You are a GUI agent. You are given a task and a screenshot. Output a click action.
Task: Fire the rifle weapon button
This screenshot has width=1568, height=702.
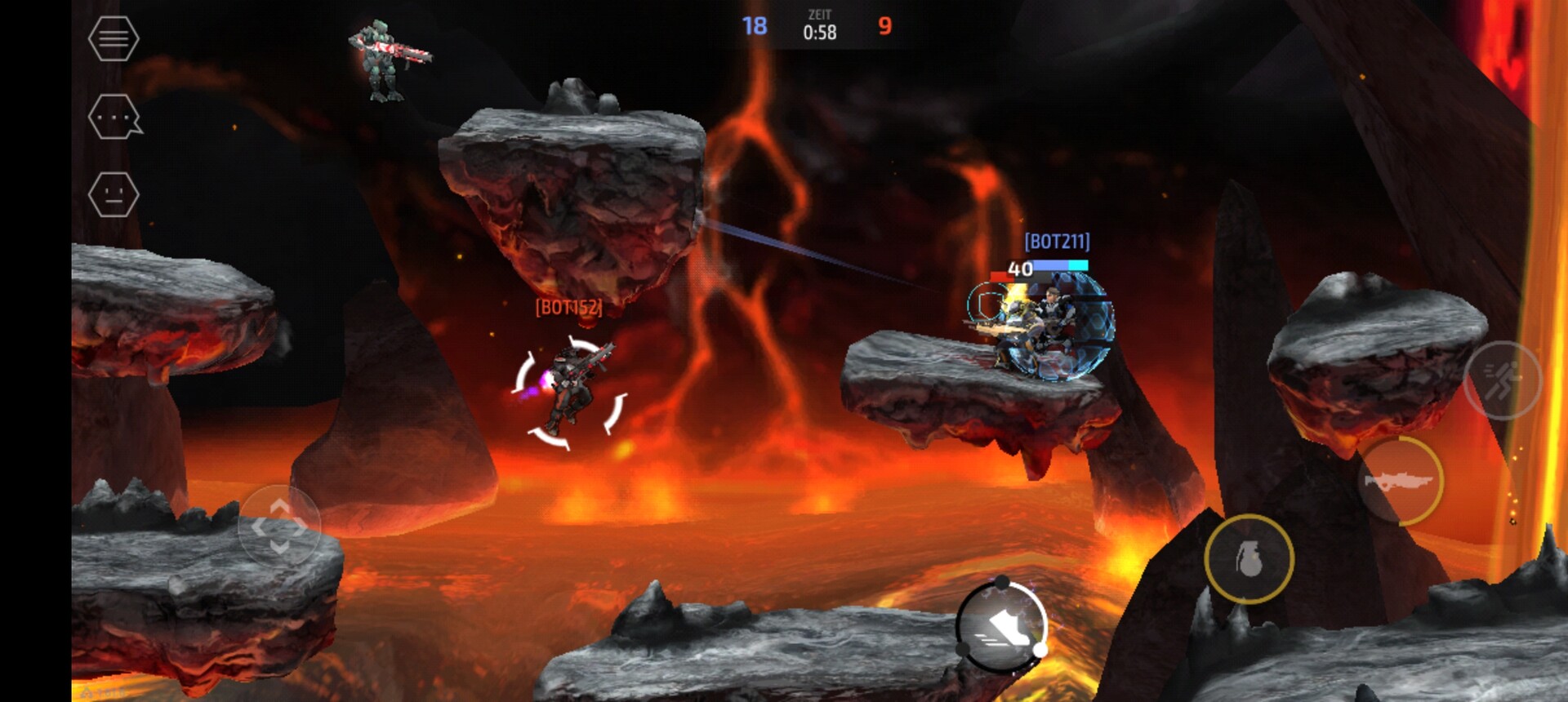pos(1400,482)
